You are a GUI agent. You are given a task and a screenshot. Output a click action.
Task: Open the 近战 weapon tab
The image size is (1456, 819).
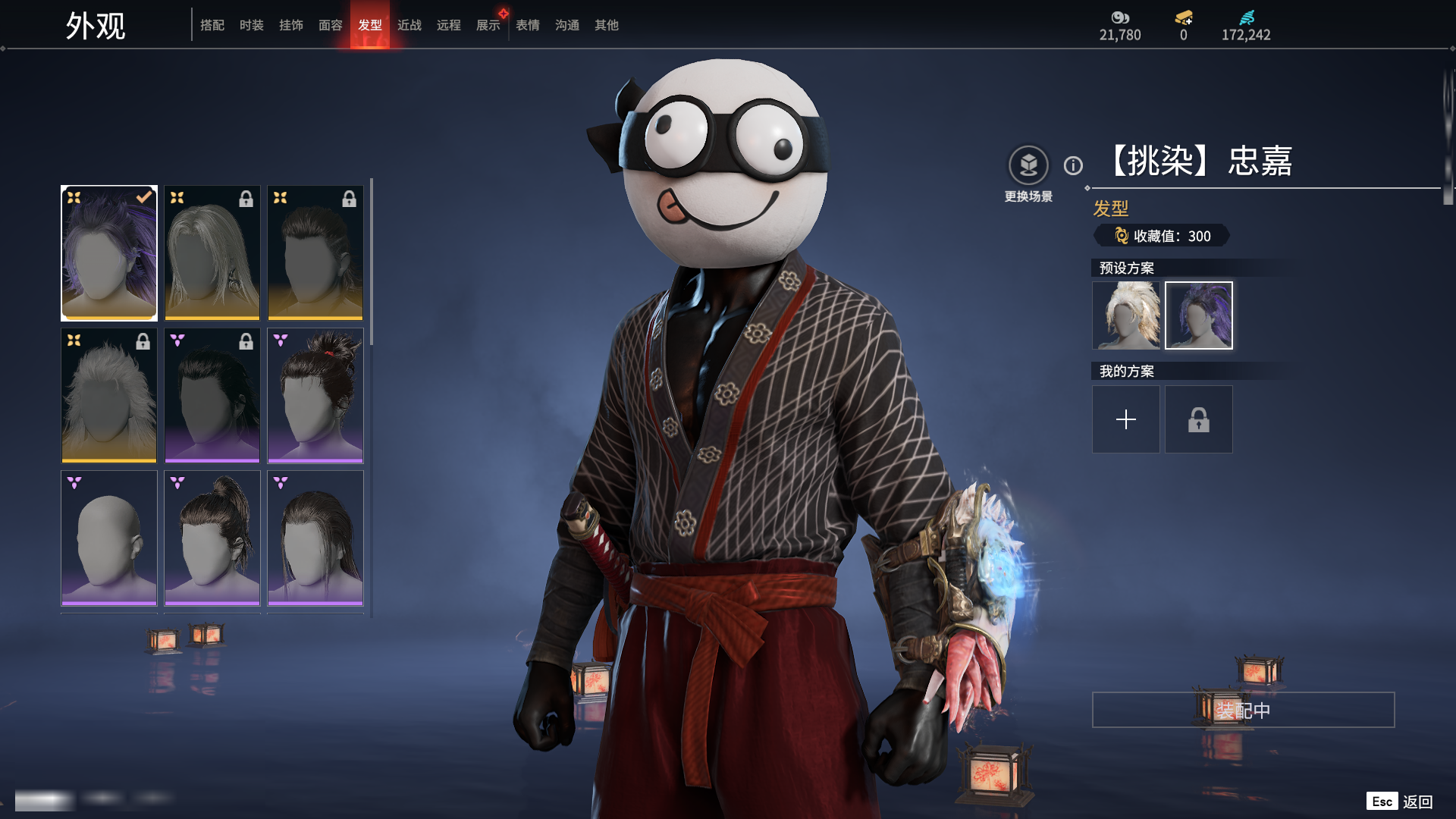click(409, 25)
